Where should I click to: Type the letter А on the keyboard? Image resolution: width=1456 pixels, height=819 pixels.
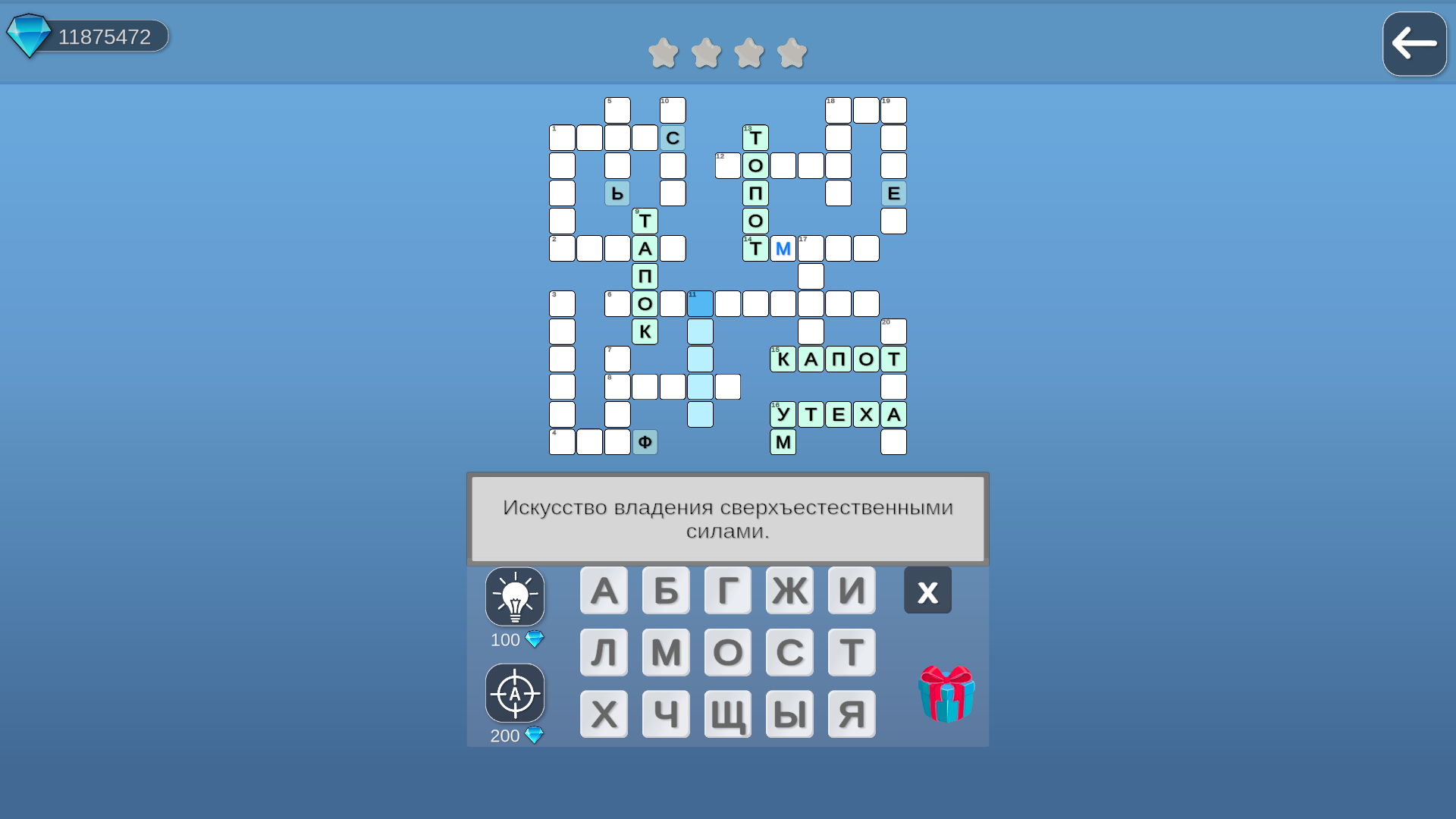point(604,590)
